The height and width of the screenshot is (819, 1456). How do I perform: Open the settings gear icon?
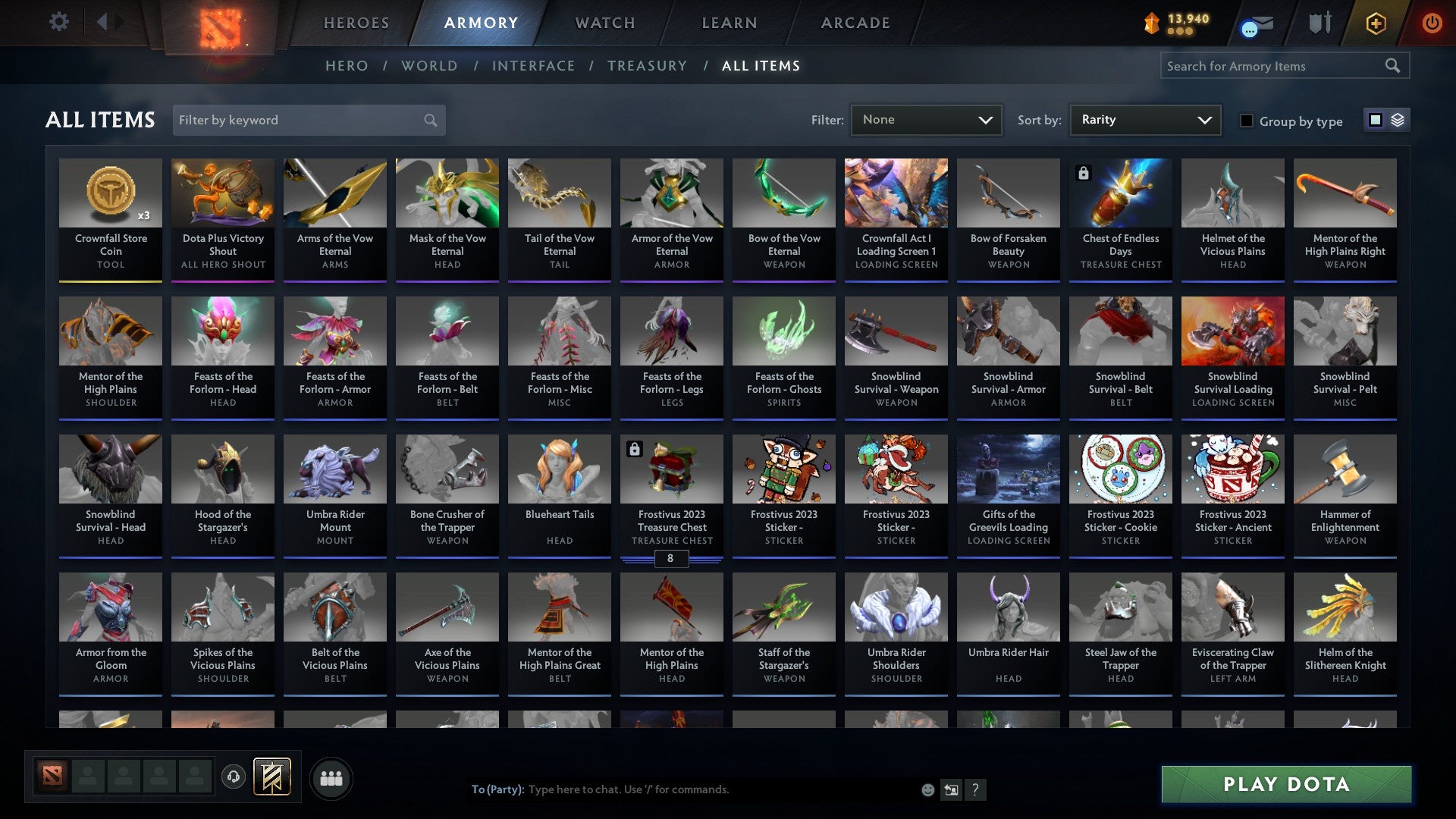coord(58,22)
